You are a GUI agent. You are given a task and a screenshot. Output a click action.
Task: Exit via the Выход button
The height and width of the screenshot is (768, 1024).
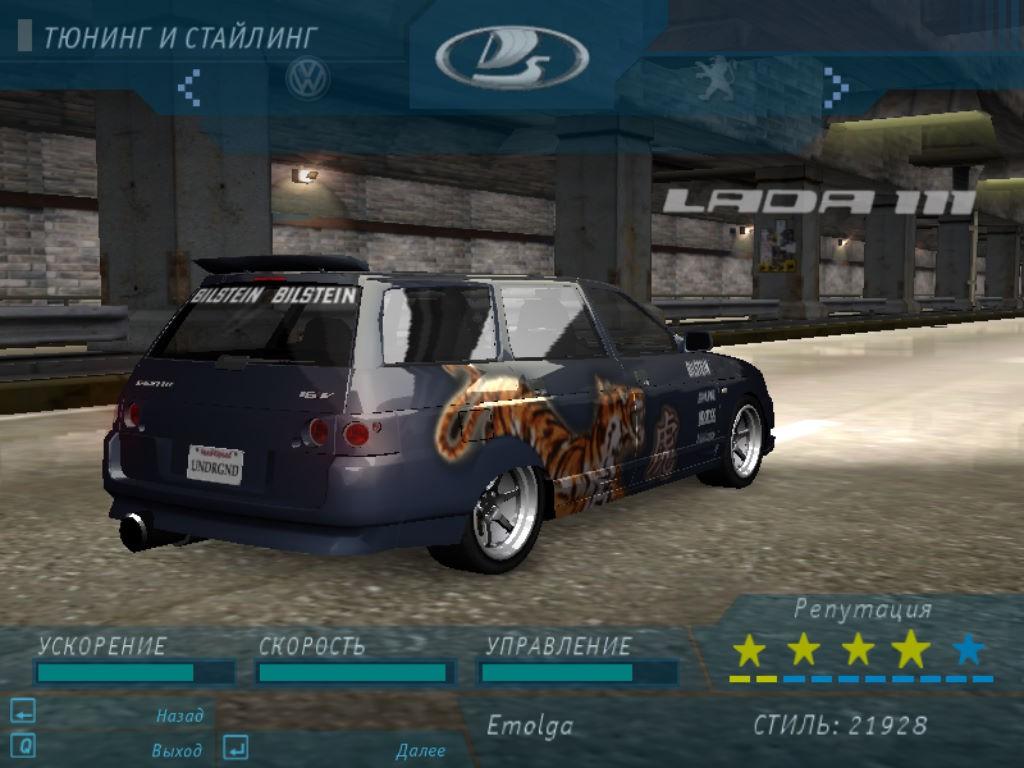coord(176,750)
